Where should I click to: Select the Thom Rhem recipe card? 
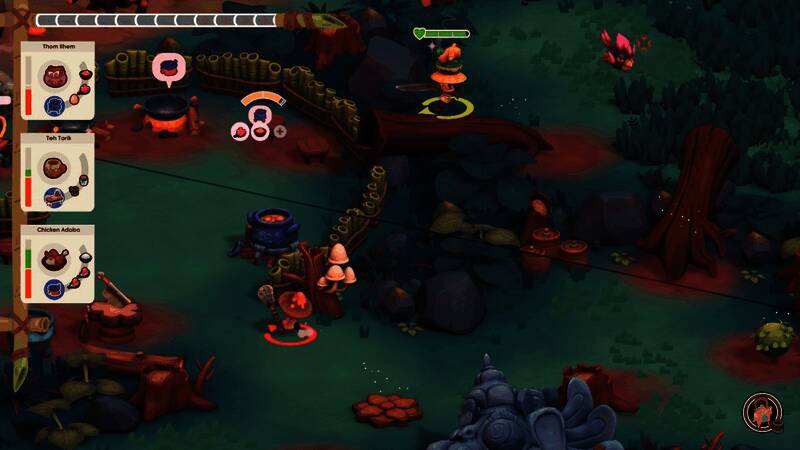click(58, 80)
